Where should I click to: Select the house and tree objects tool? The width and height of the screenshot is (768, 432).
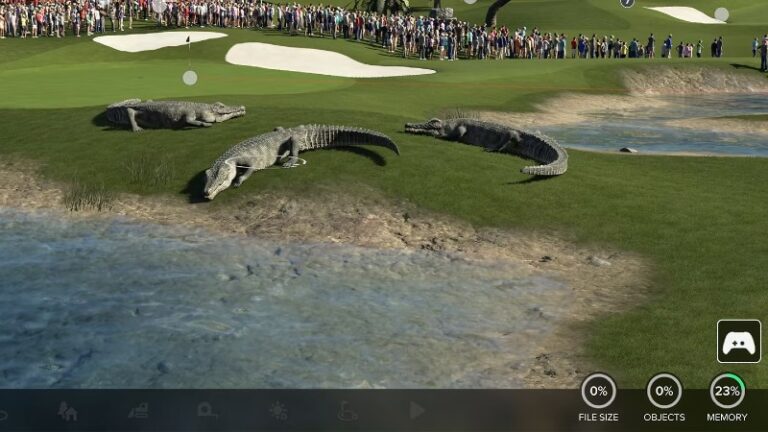67,411
